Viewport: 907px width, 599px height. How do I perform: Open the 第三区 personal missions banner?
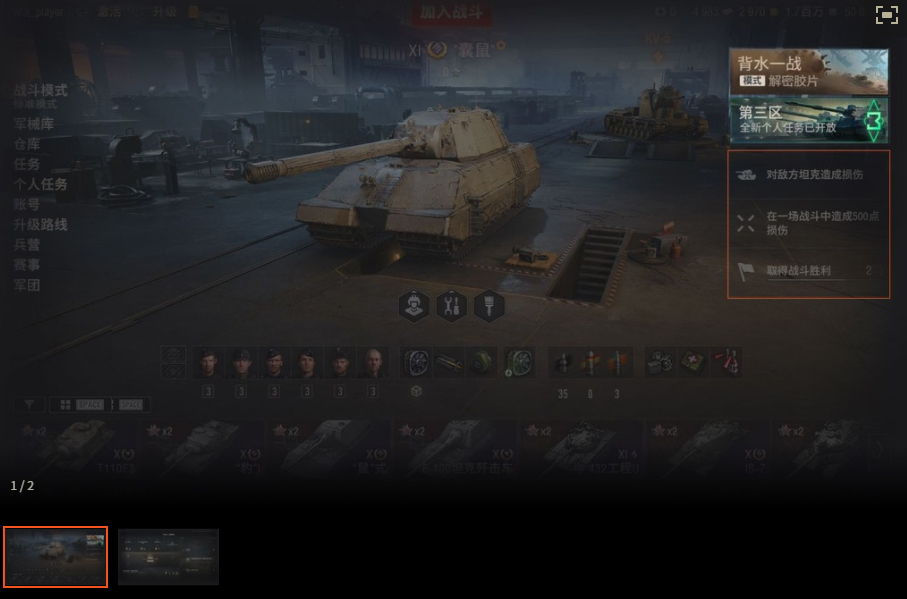point(808,120)
